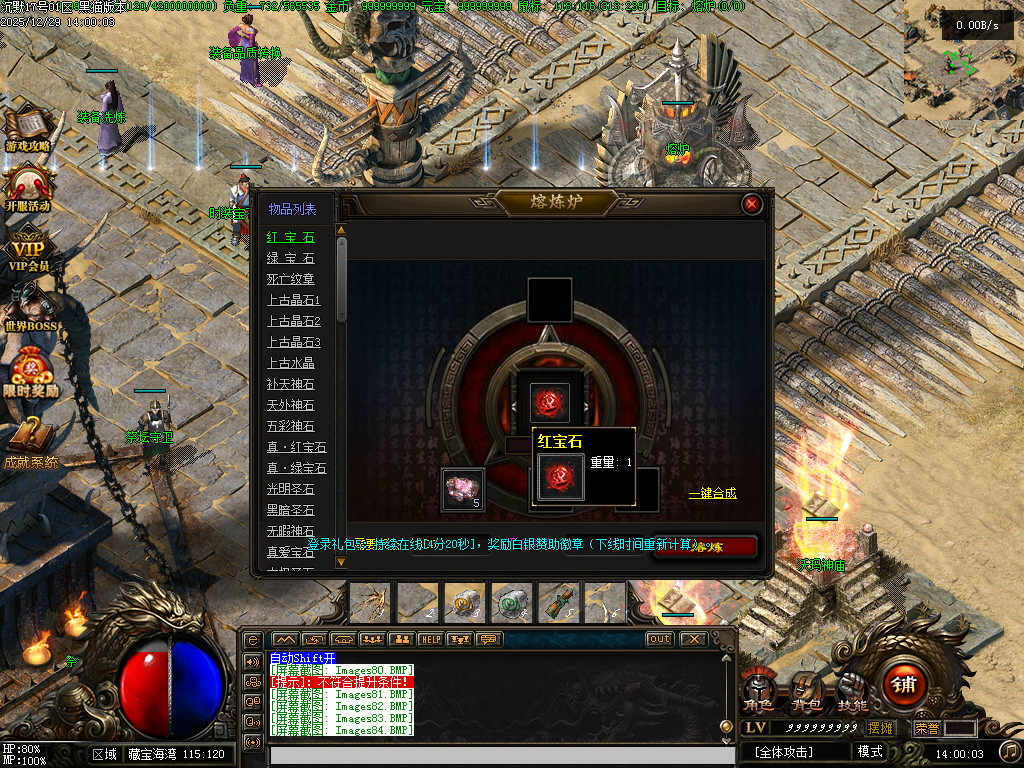Choose 死亡纹章 from the item list
1024x768 pixels.
pos(290,279)
